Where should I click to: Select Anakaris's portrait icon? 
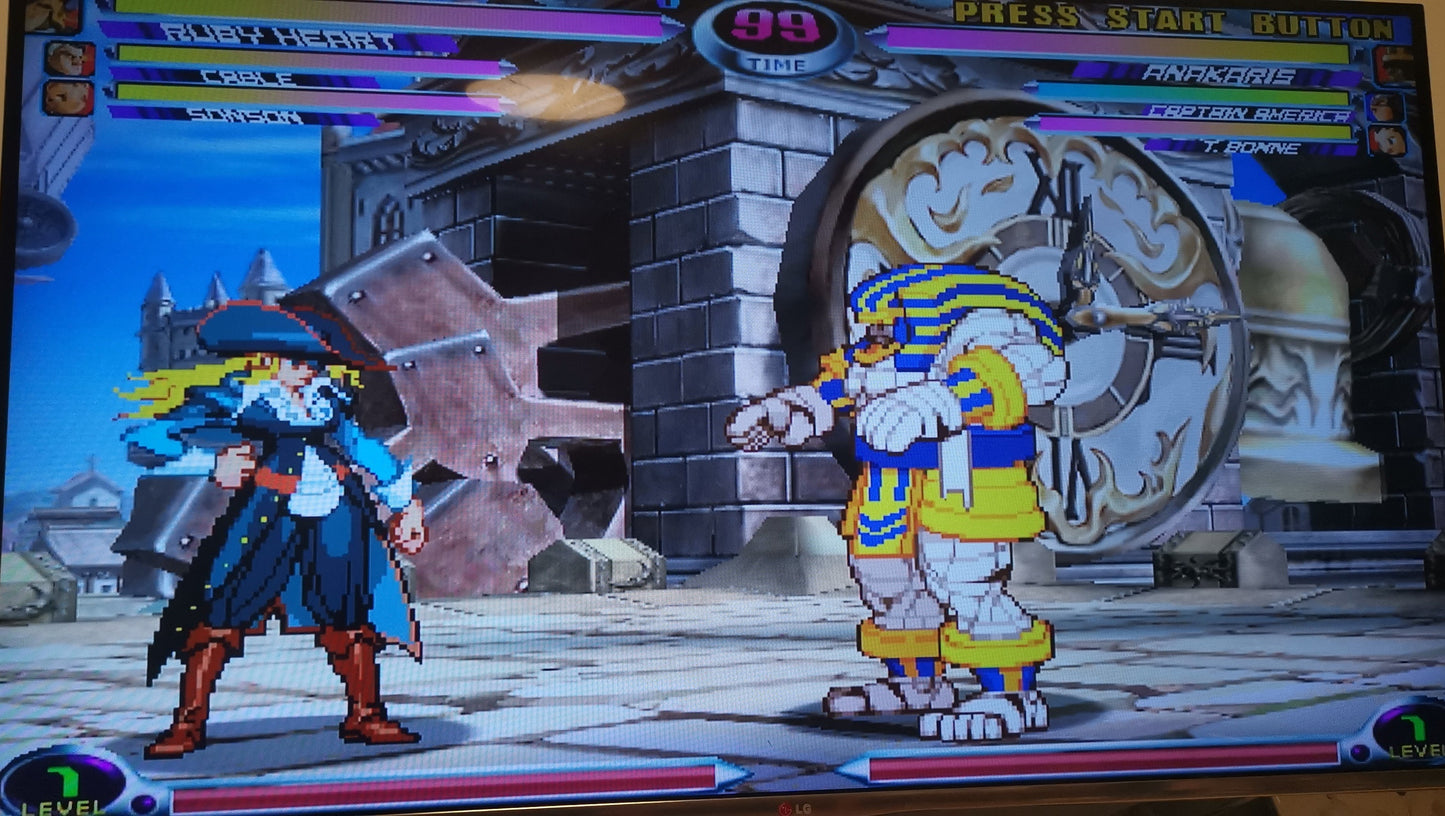[x=1394, y=66]
